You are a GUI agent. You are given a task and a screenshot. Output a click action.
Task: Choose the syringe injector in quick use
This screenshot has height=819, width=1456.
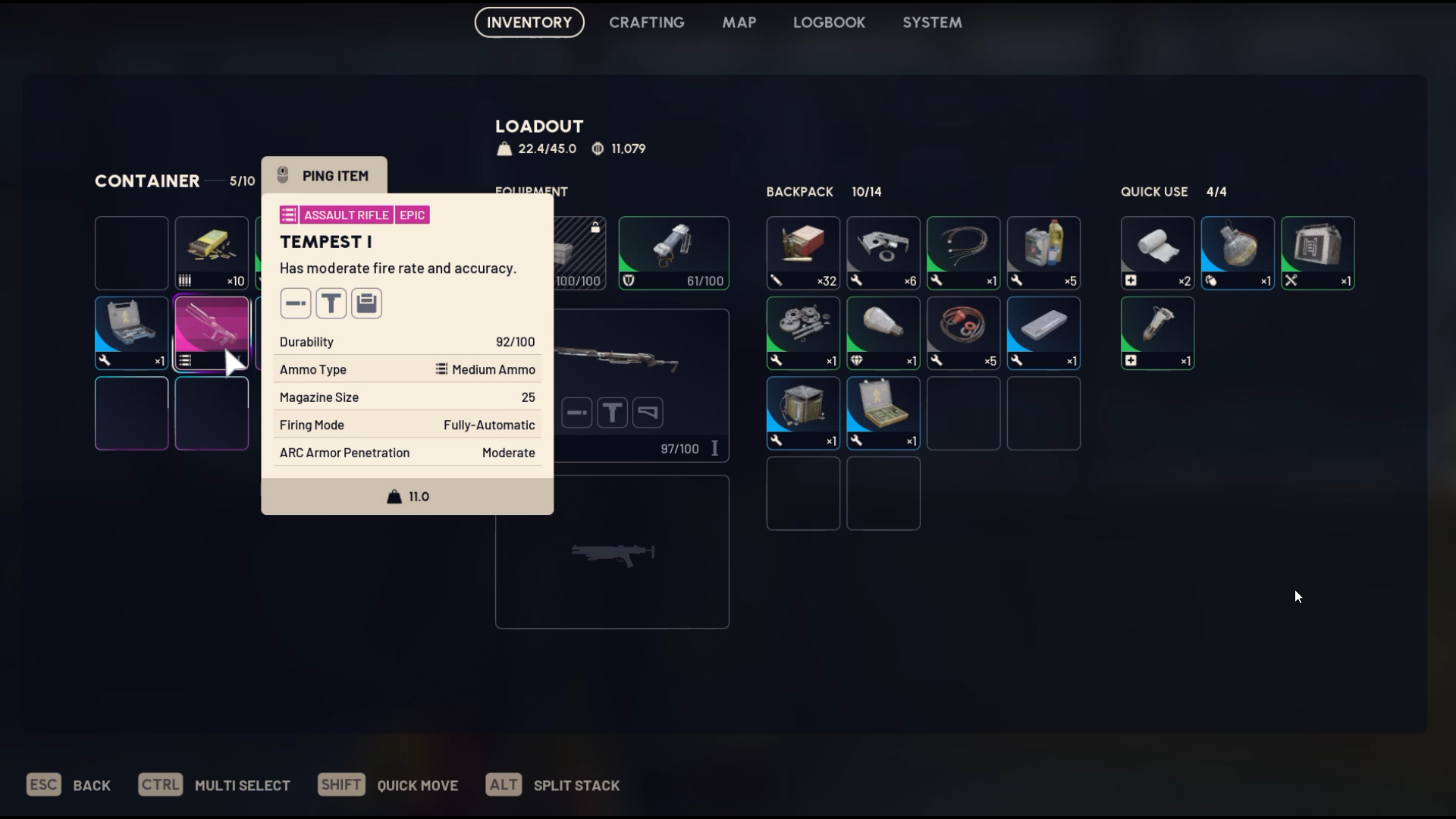tap(1157, 333)
